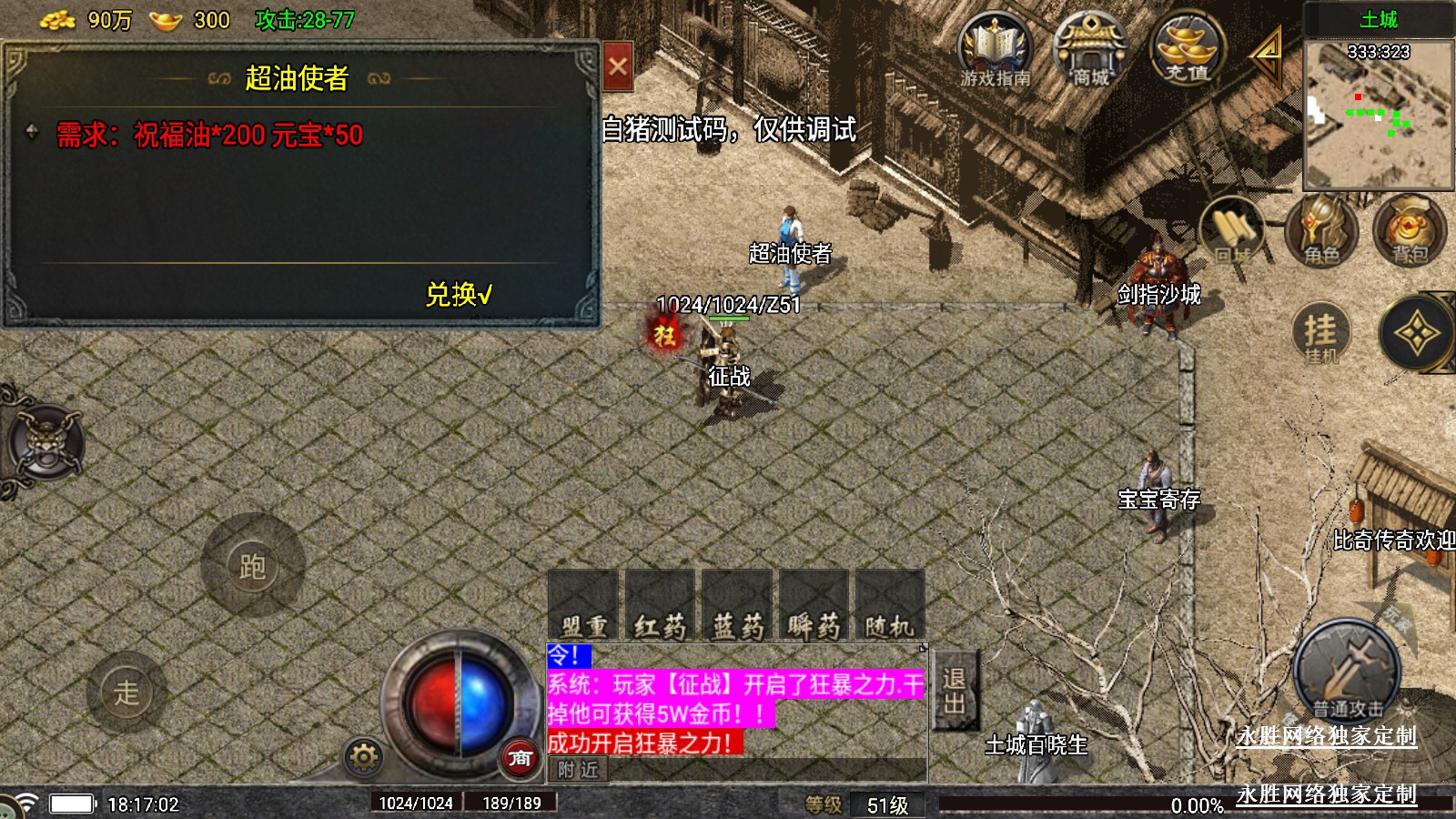The image size is (1456, 819).
Task: Switch to 跑 run mode
Action: (252, 566)
